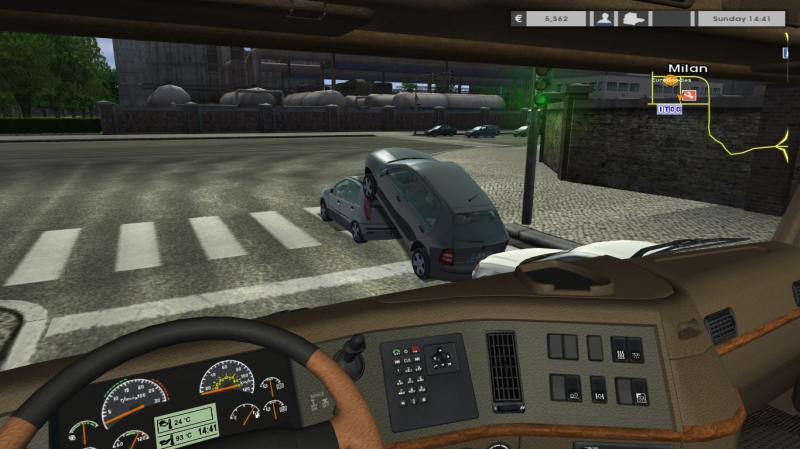Select the red service garage map marker

[x=689, y=96]
